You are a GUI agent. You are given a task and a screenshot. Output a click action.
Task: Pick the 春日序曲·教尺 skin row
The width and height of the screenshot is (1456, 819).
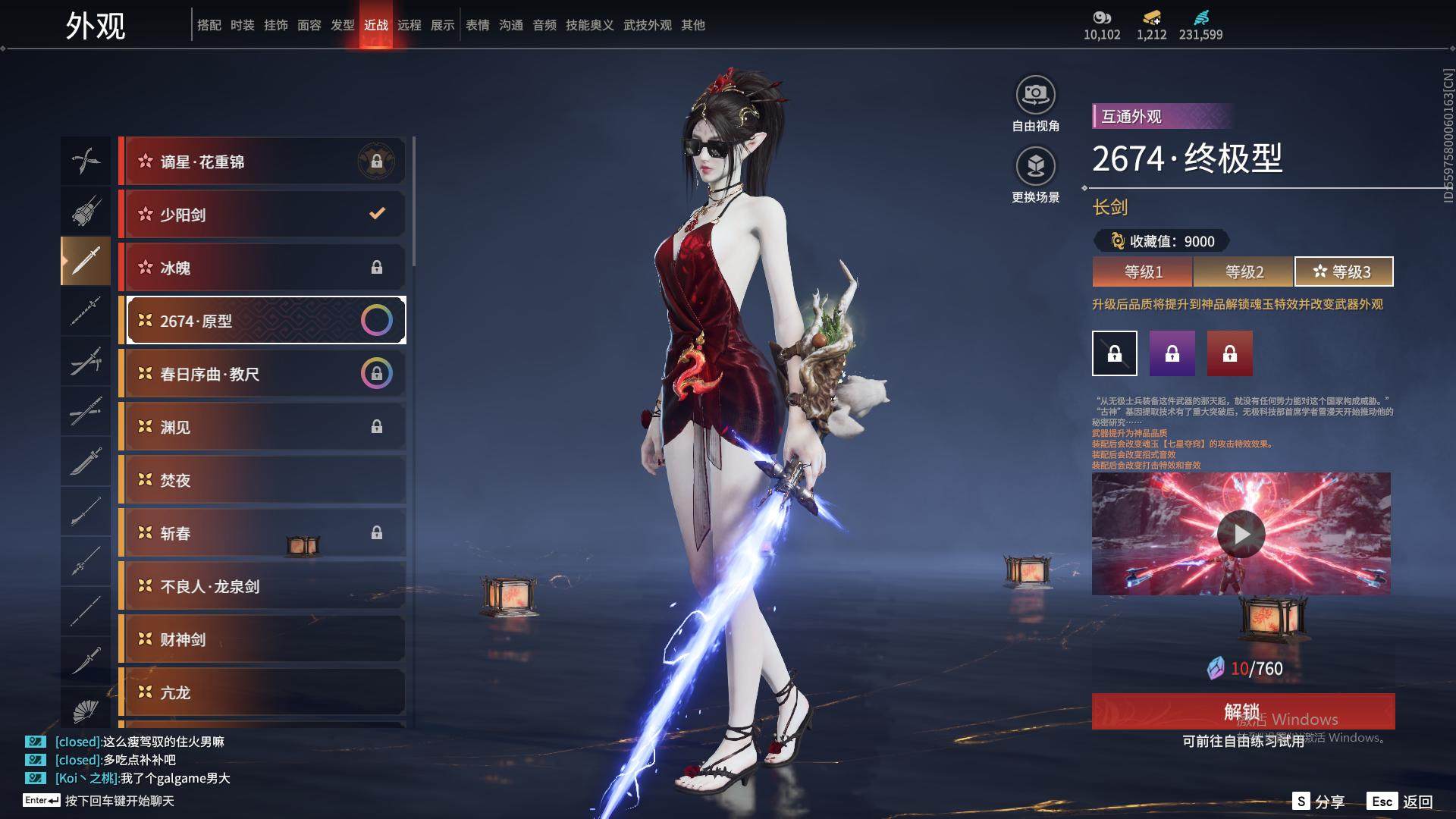click(x=262, y=374)
